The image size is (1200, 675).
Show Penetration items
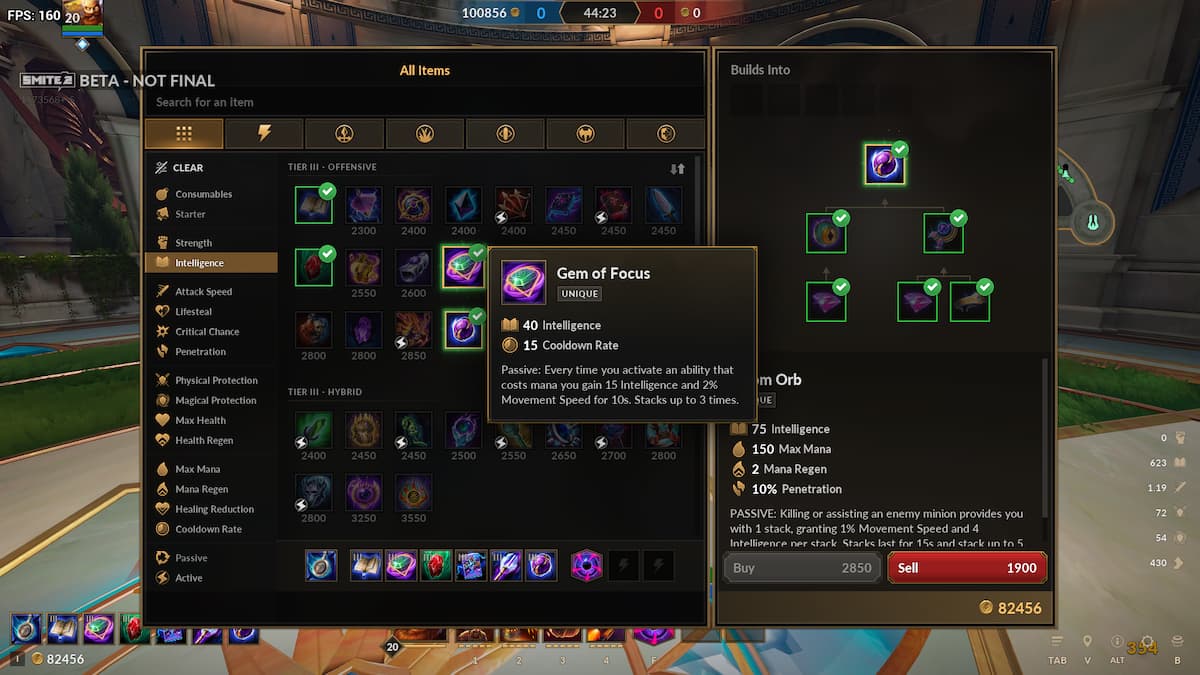(200, 352)
